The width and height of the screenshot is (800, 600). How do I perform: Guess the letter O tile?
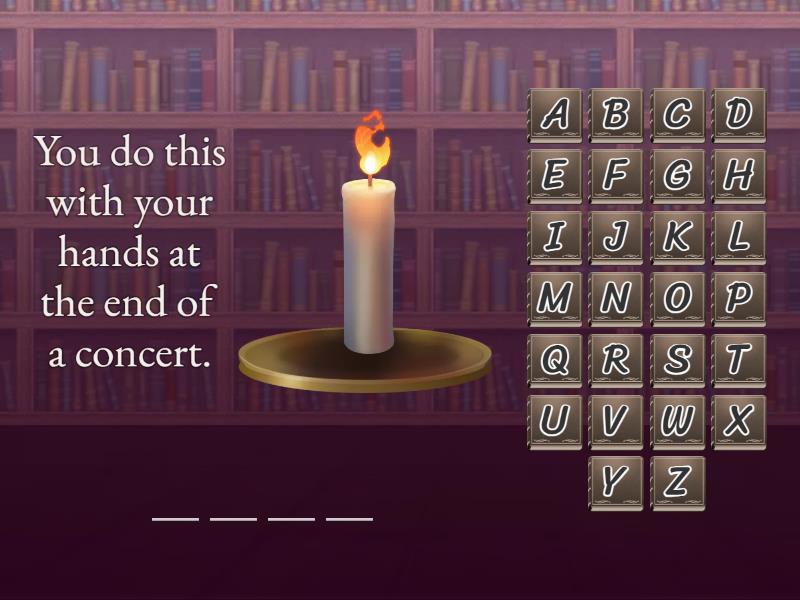click(x=678, y=298)
